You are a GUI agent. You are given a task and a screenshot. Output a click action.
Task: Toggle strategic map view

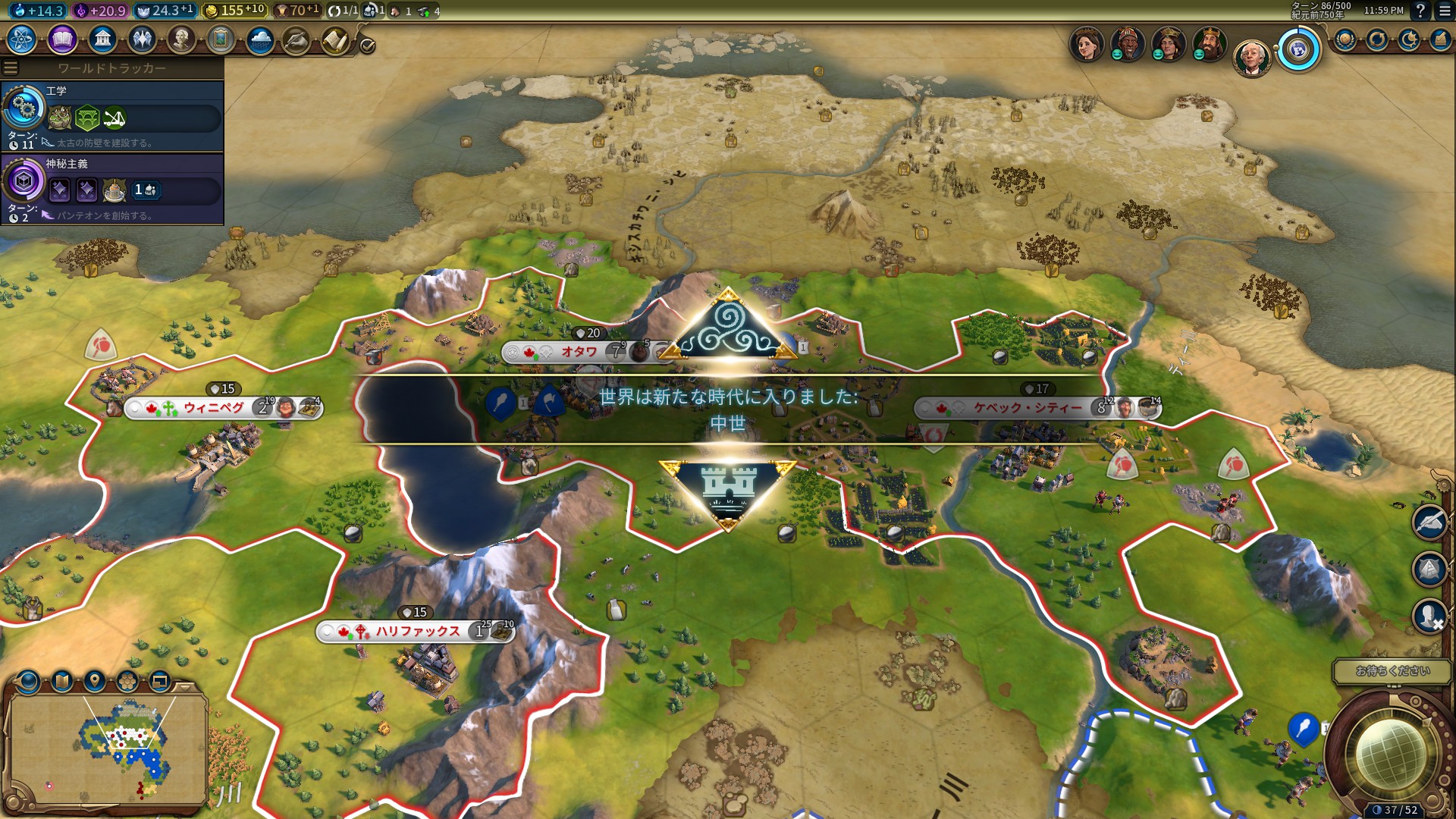(61, 681)
